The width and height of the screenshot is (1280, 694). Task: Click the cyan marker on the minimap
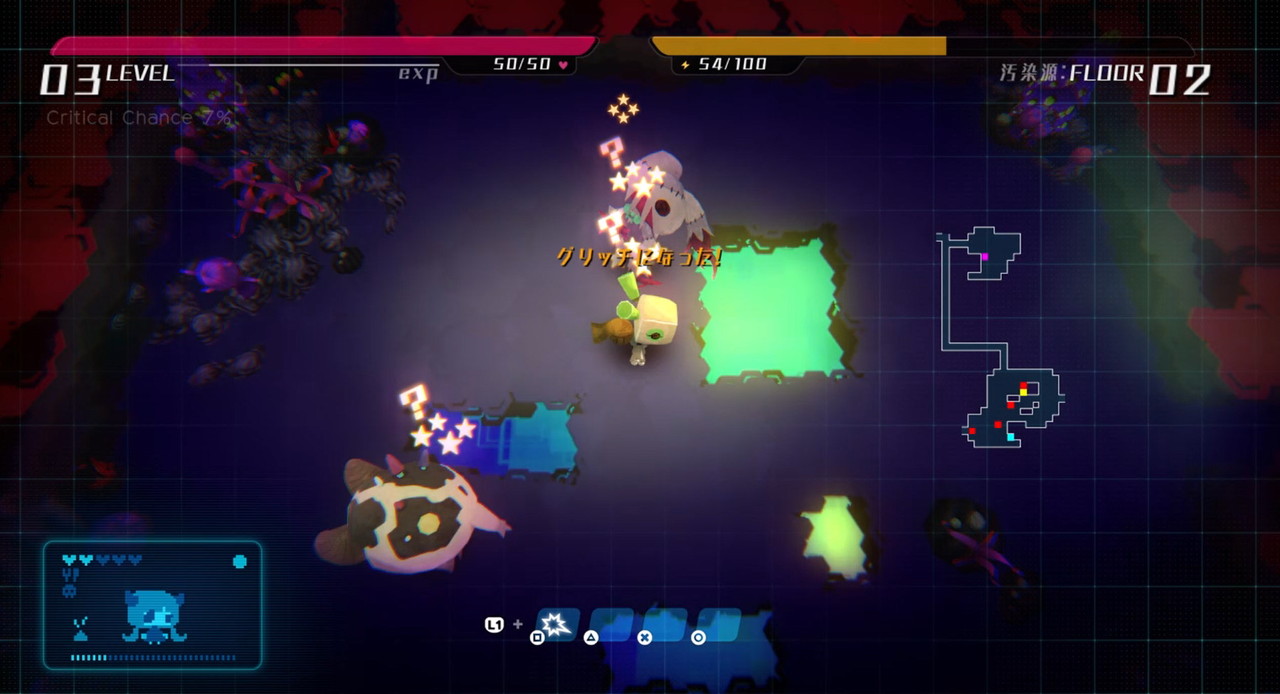coord(1010,437)
